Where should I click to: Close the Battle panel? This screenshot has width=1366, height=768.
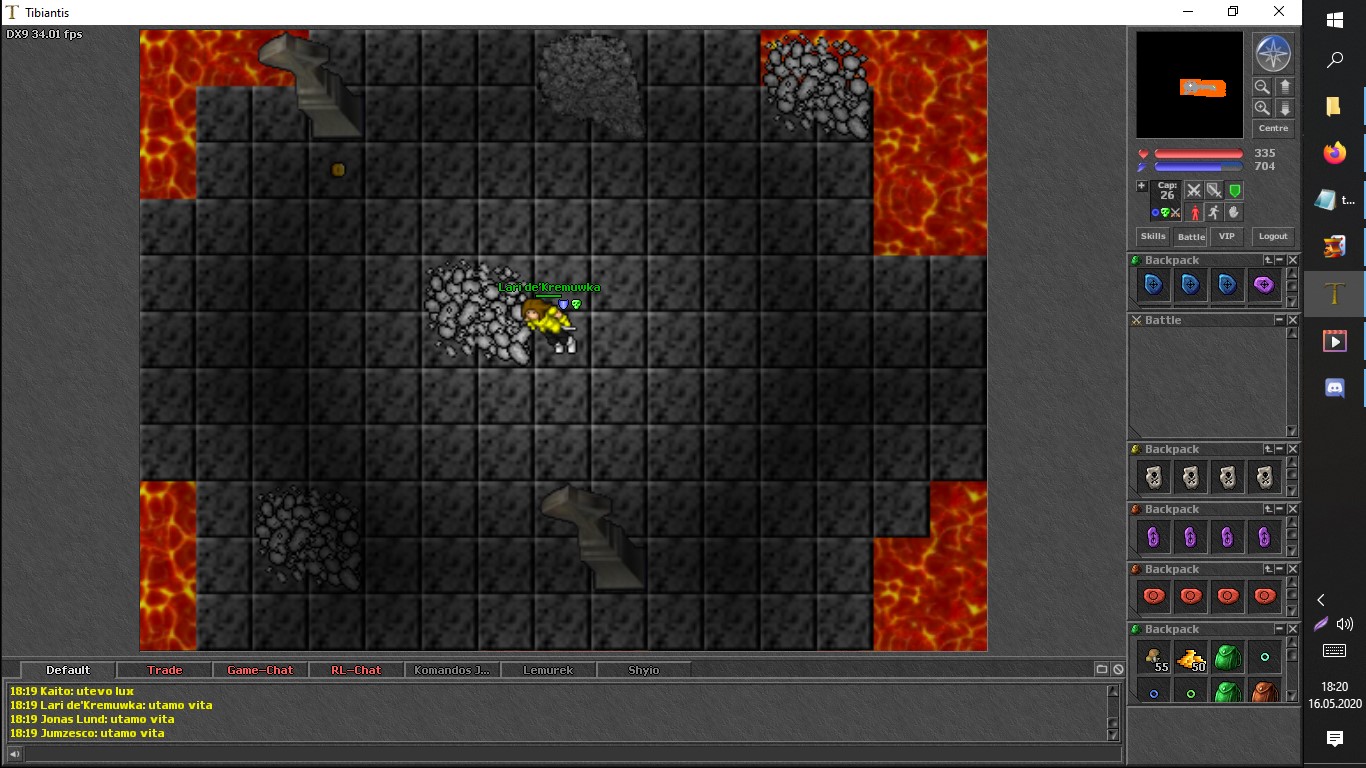coord(1292,320)
